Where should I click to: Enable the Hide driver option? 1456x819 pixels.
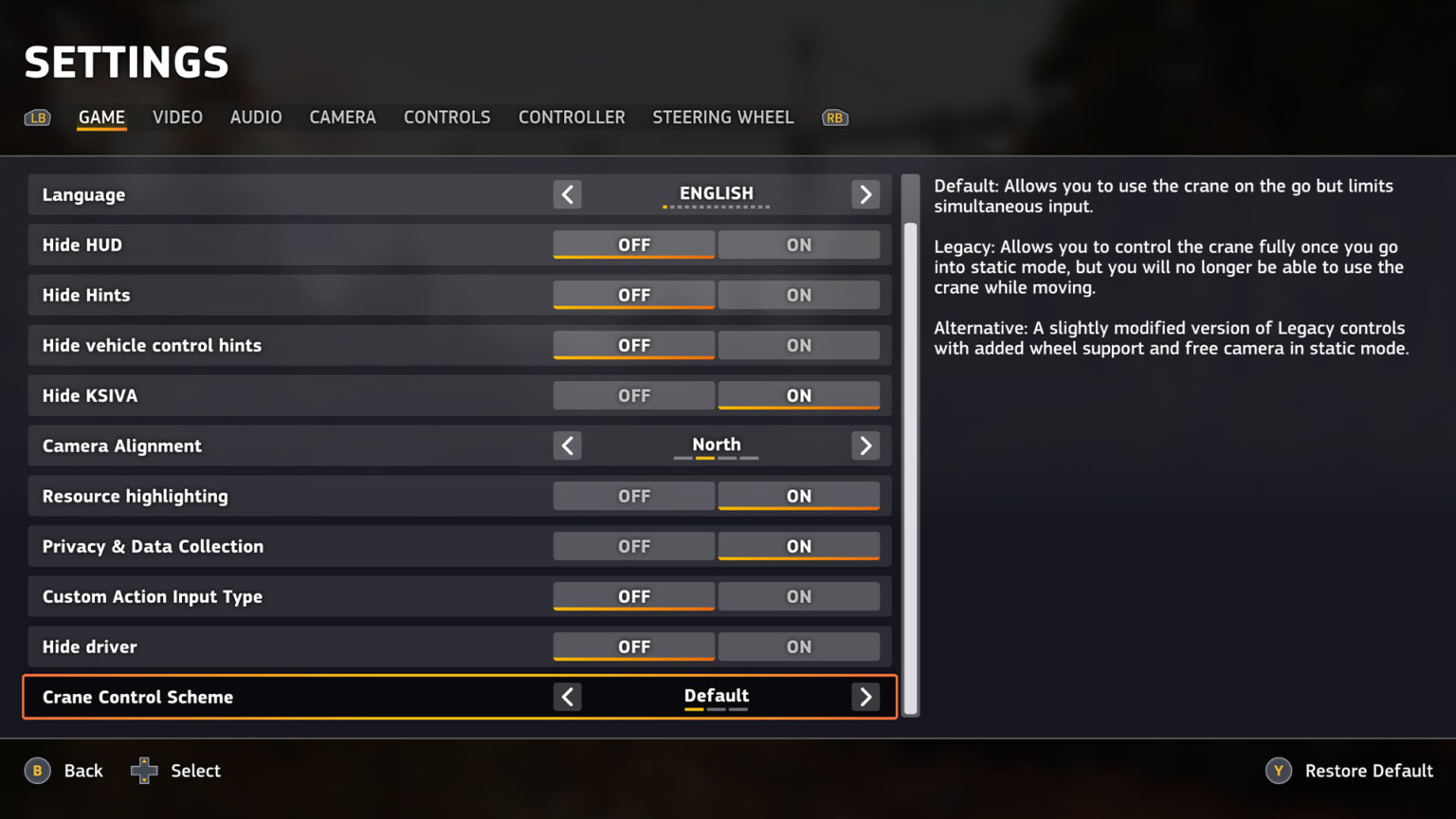click(798, 646)
